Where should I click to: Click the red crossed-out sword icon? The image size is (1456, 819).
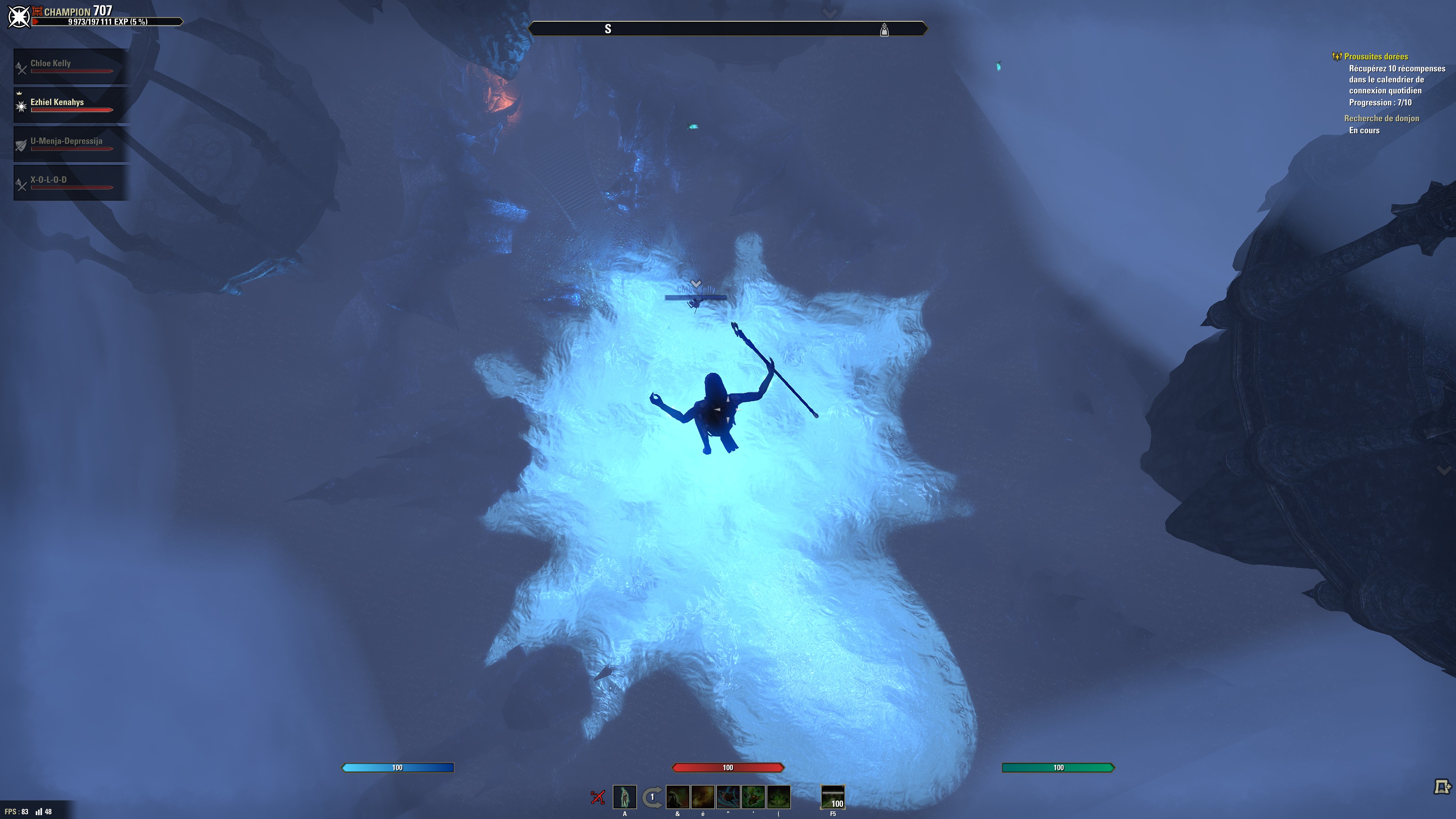click(598, 797)
